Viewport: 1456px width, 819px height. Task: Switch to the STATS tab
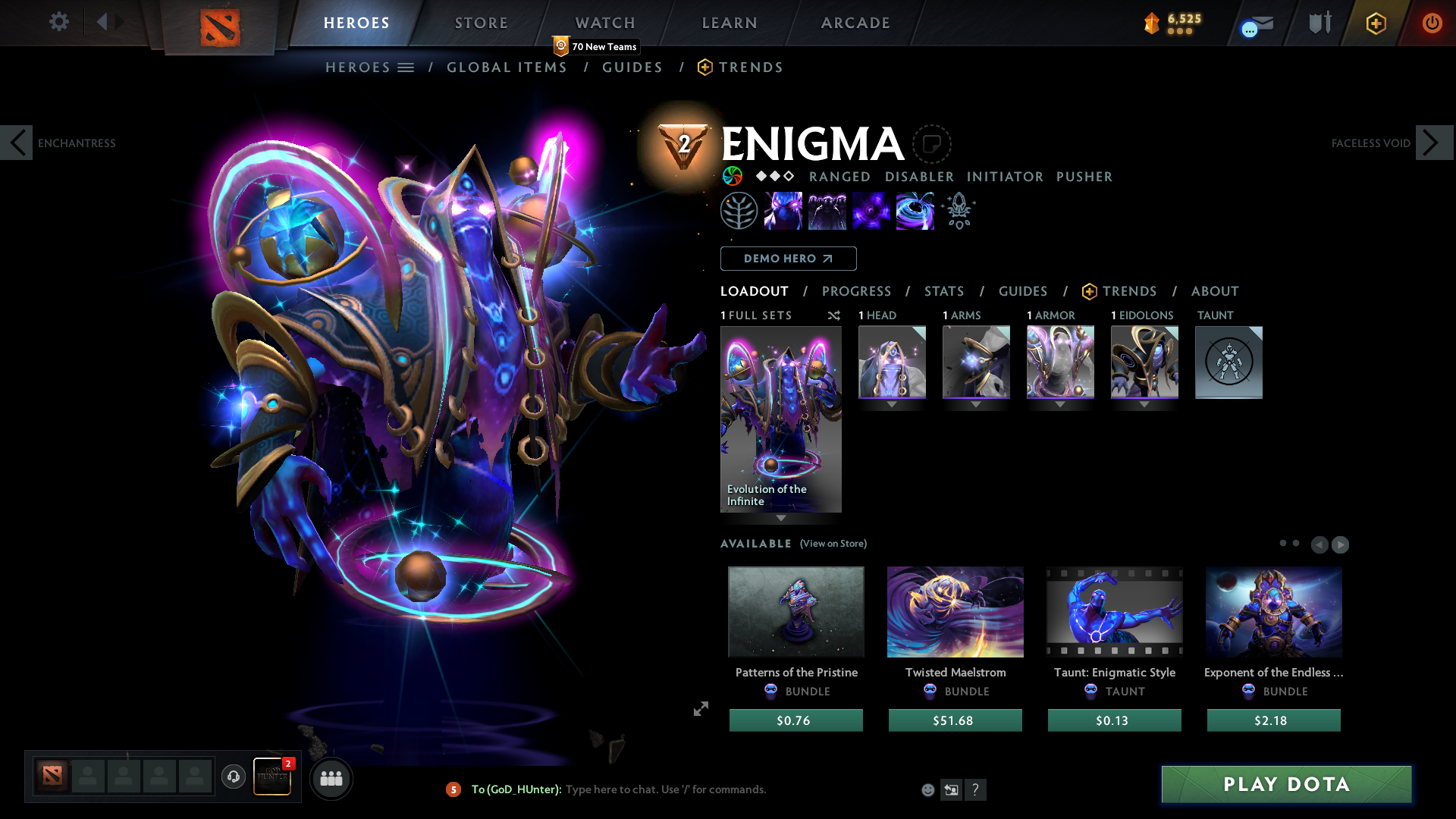943,291
